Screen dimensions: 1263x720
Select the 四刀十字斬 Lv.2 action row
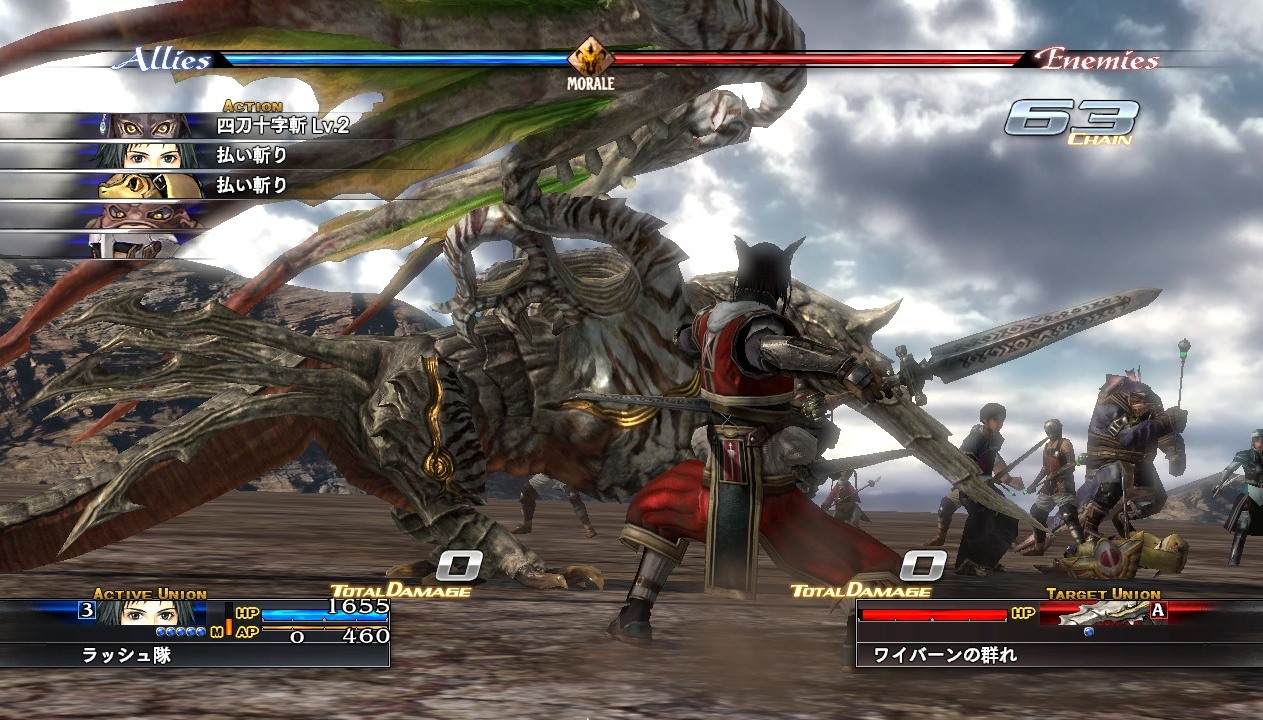[x=282, y=126]
